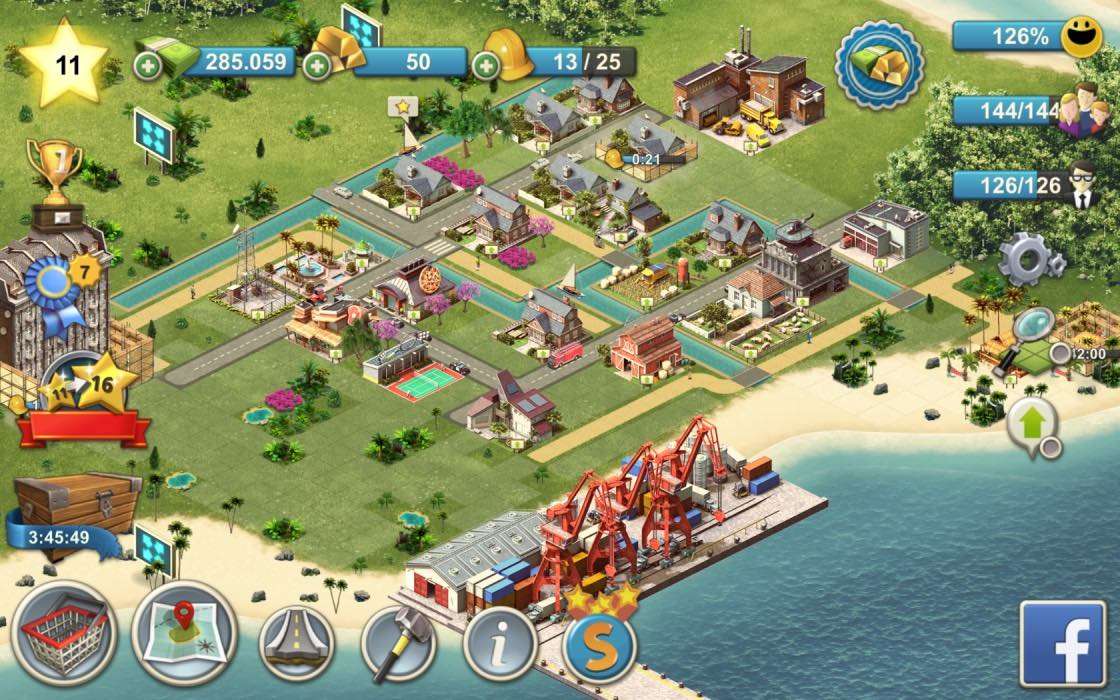This screenshot has height=700, width=1120.
Task: Open the Facebook link
Action: coord(1063,643)
